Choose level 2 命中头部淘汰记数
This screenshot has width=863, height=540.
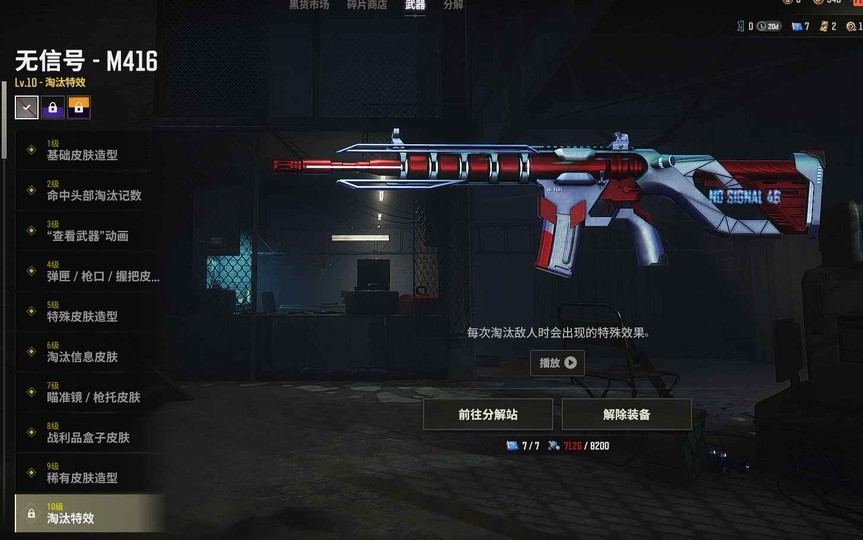93,195
